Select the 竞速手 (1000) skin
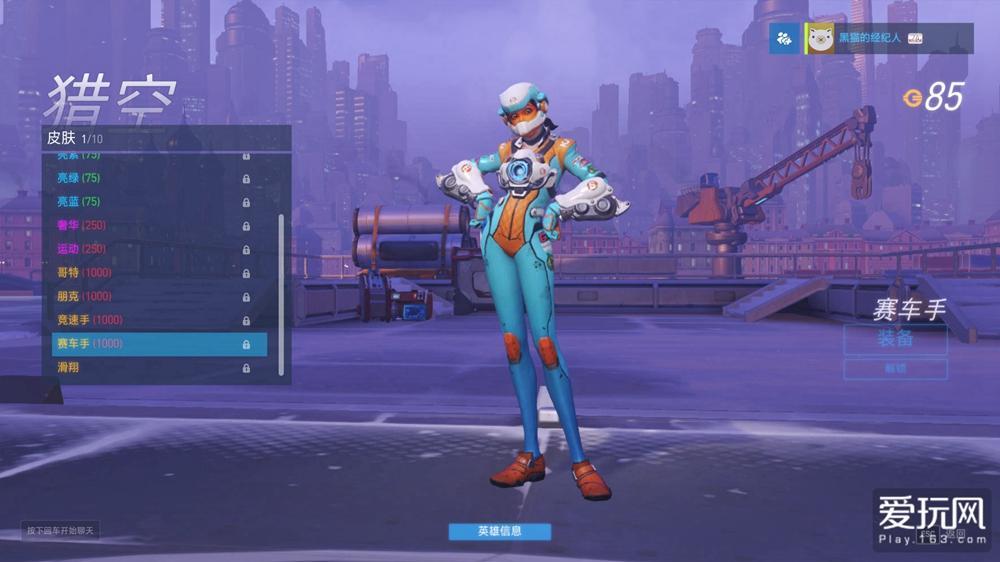1000x562 pixels. click(x=150, y=320)
